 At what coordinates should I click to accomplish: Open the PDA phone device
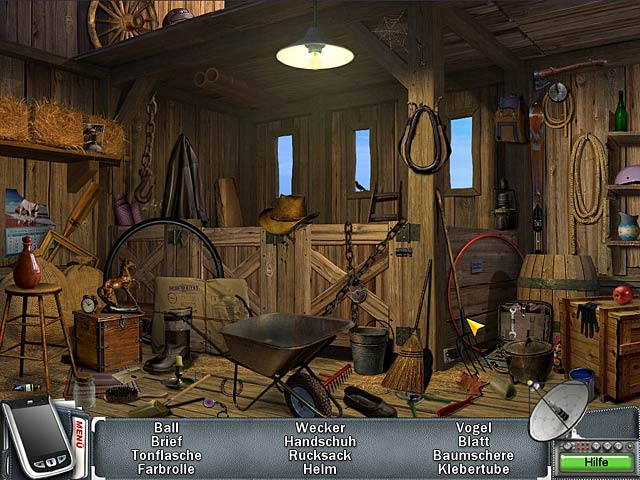point(35,438)
